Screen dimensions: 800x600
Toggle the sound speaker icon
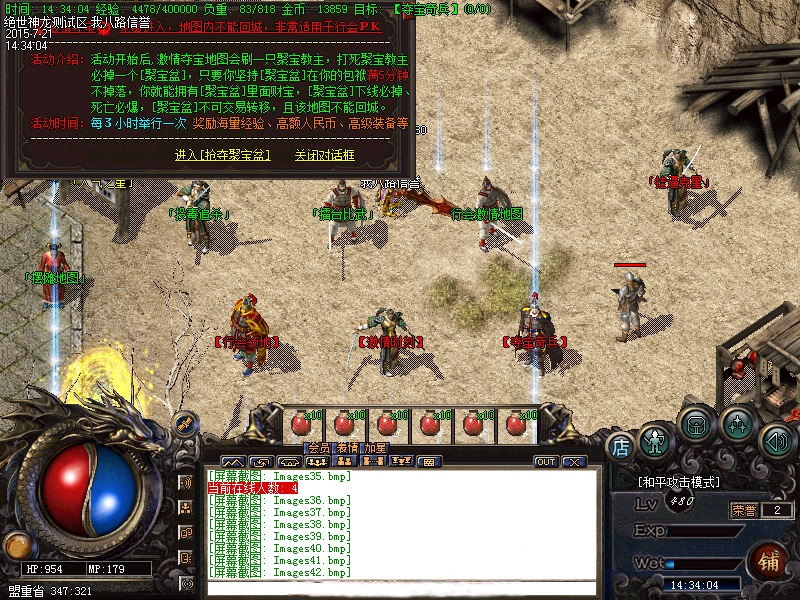pyautogui.click(x=777, y=440)
